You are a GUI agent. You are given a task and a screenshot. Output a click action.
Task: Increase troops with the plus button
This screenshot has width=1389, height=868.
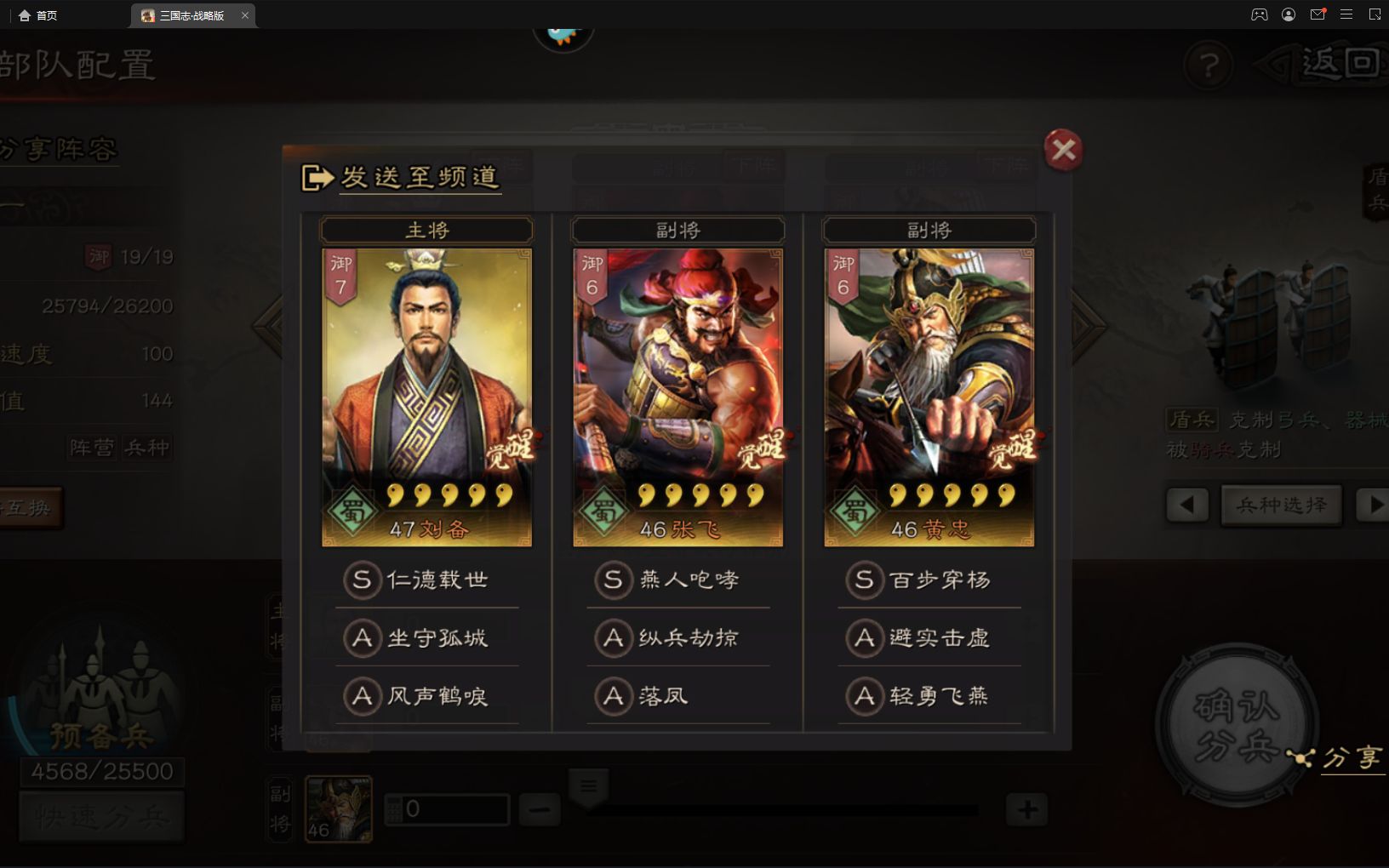pyautogui.click(x=1027, y=809)
